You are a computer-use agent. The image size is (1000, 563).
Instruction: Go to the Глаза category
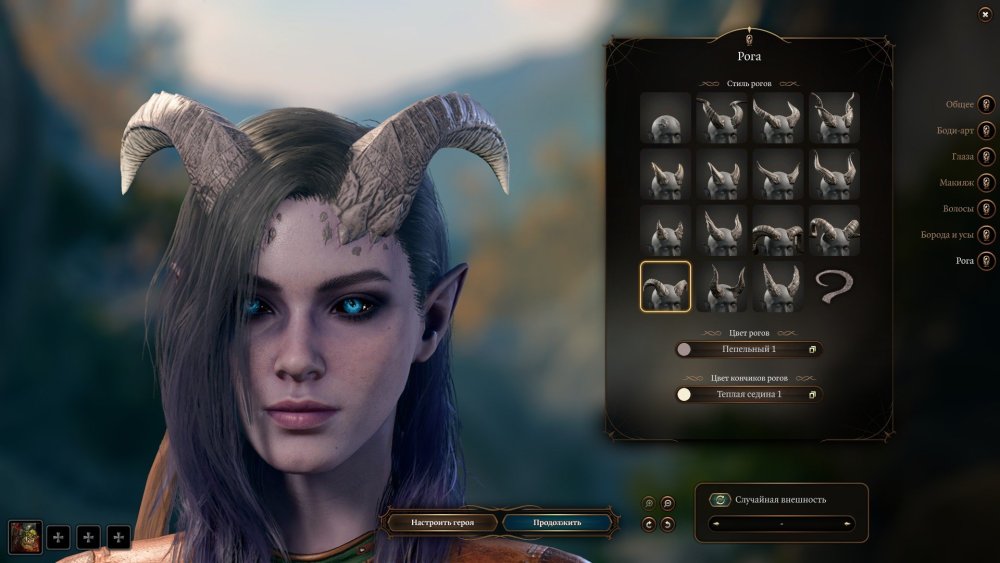[986, 157]
